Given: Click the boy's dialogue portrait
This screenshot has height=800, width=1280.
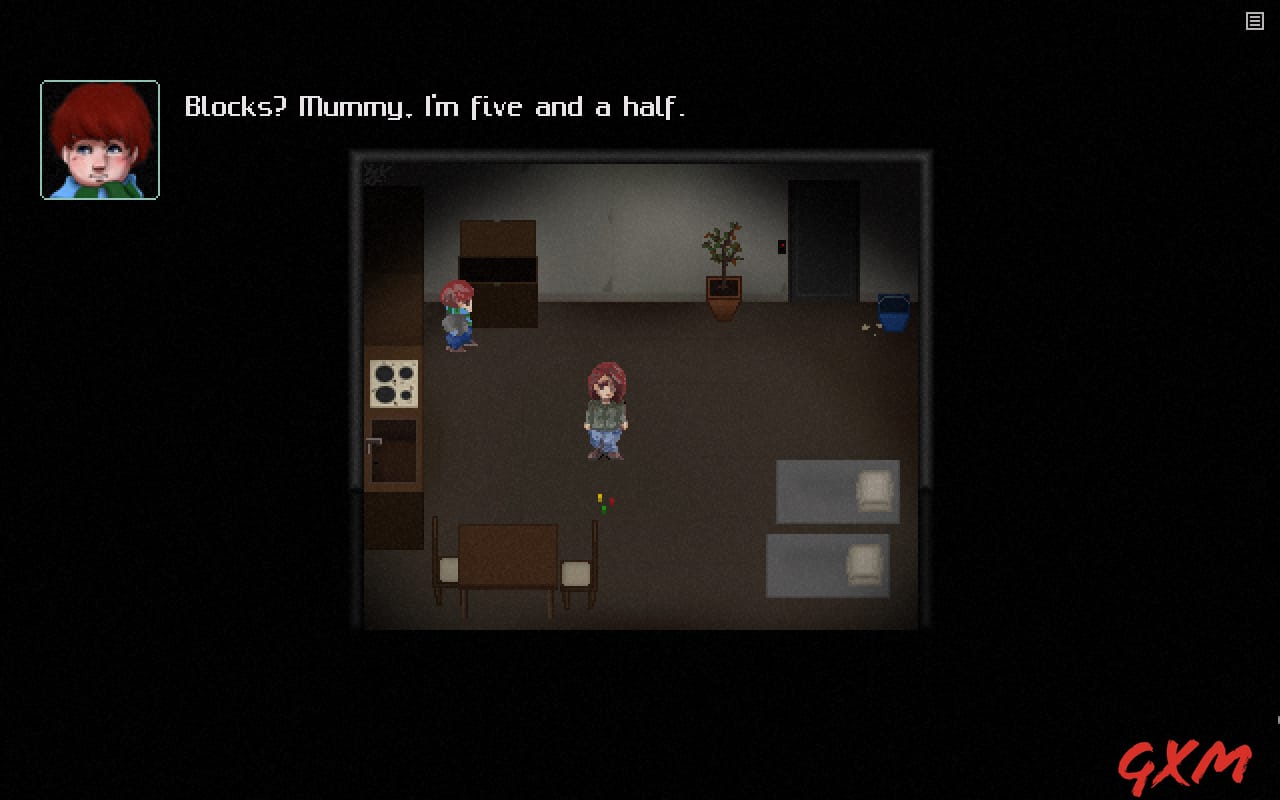Looking at the screenshot, I should (99, 138).
